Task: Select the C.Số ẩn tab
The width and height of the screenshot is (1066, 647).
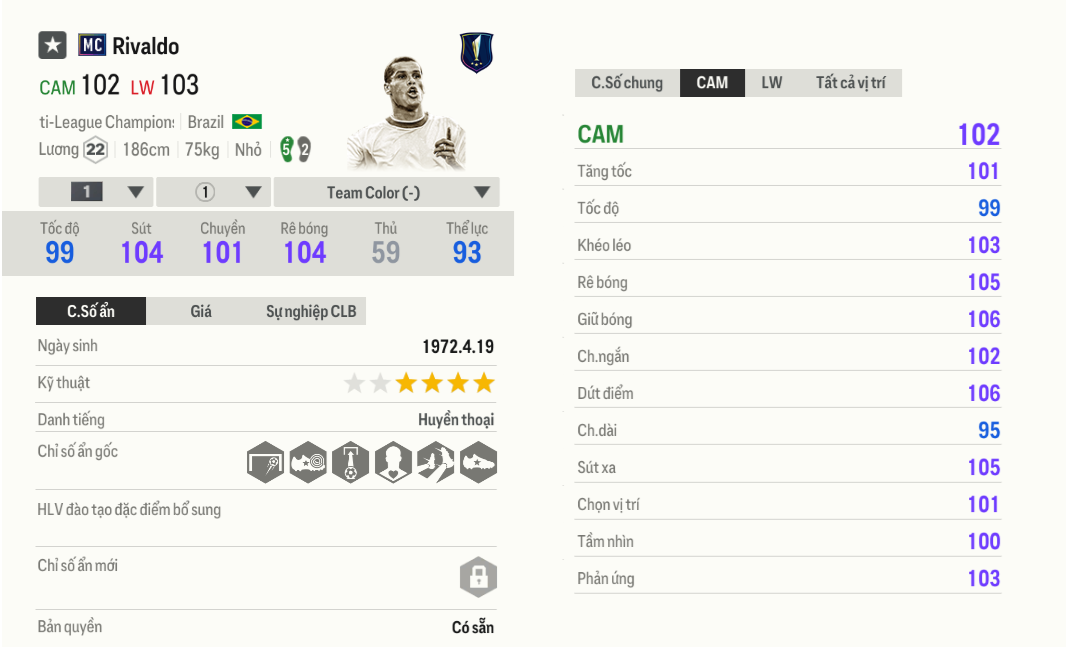Action: pyautogui.click(x=91, y=312)
